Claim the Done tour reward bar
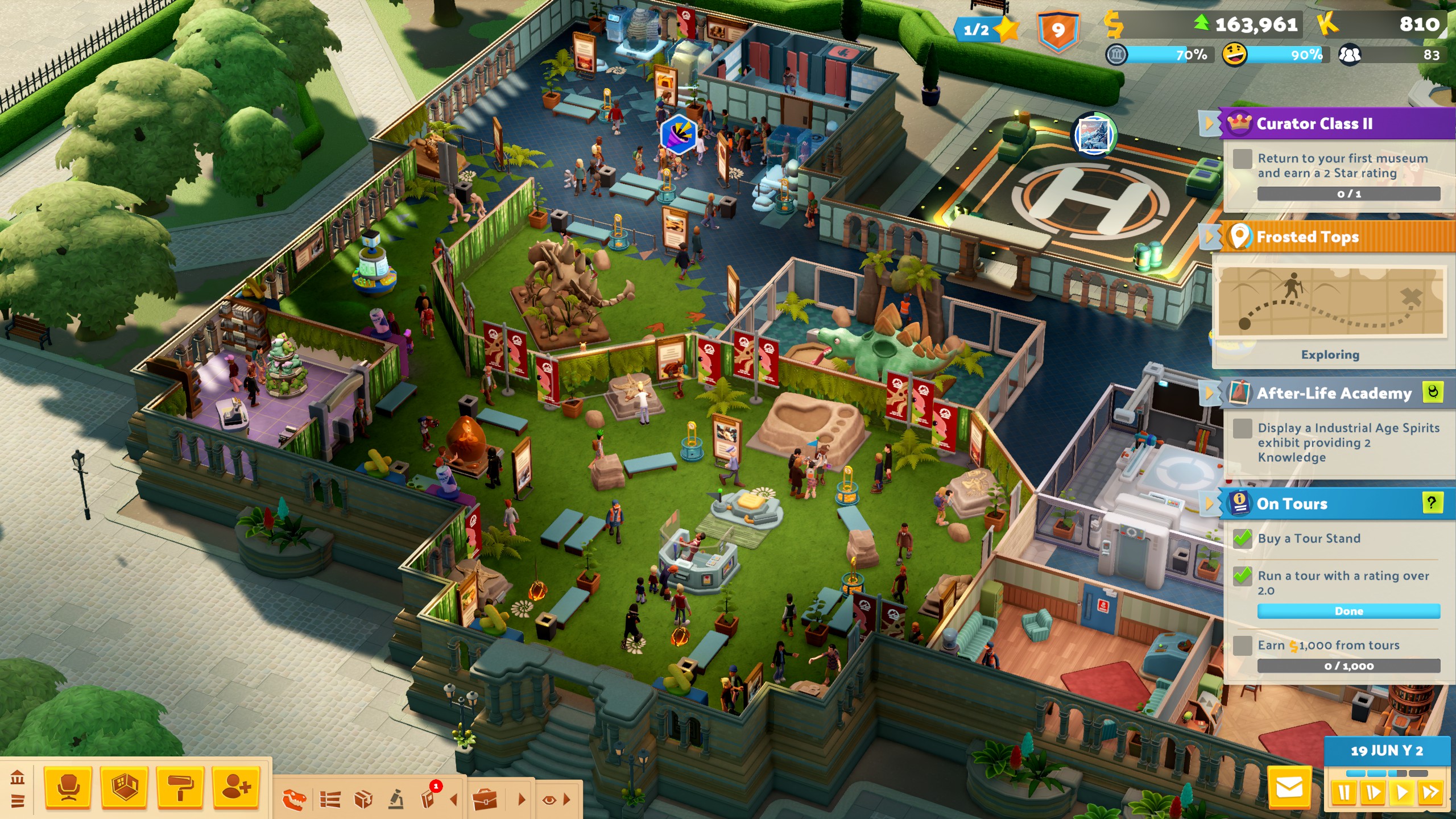Viewport: 1456px width, 819px height. tap(1349, 611)
